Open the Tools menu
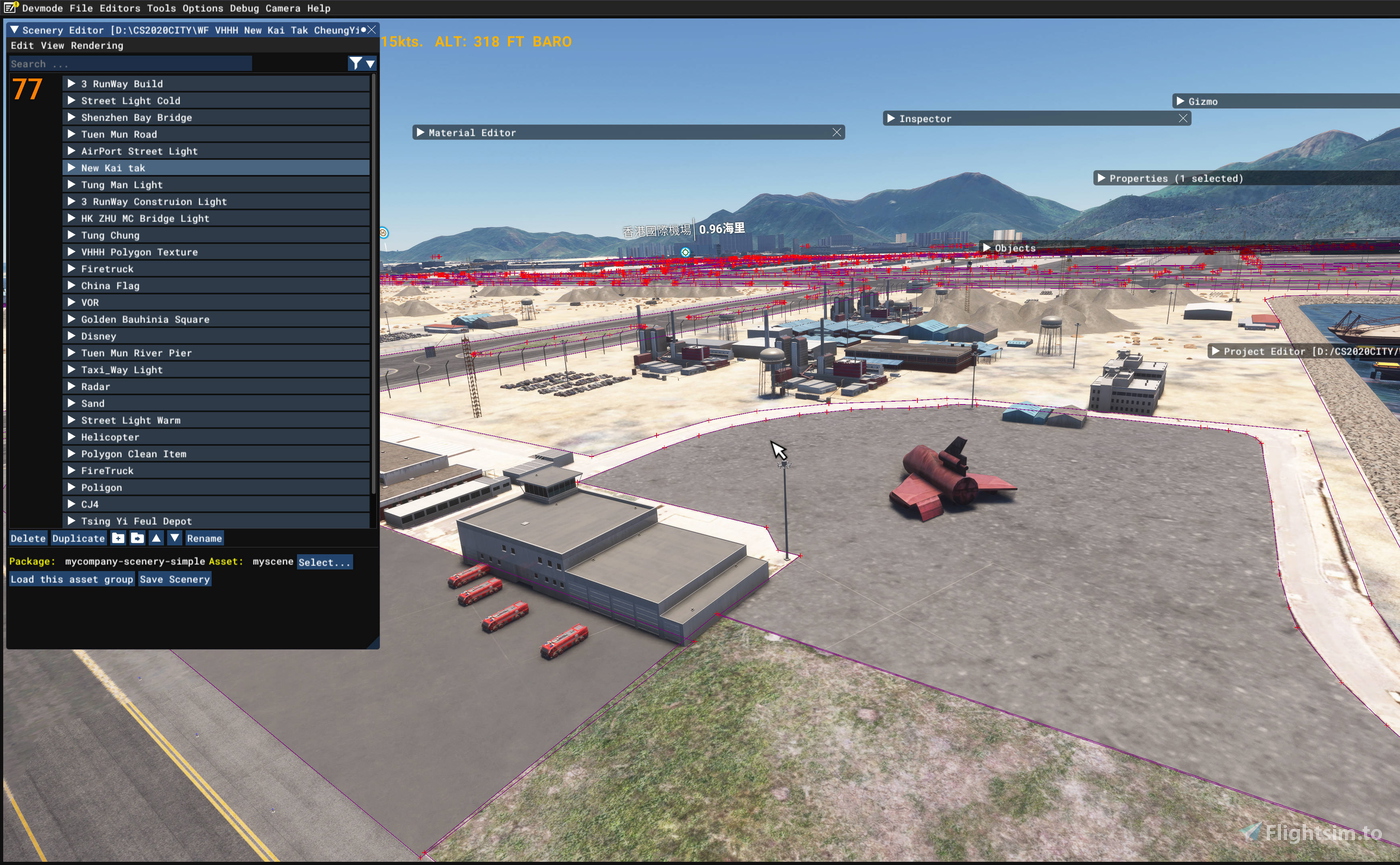 coord(161,8)
